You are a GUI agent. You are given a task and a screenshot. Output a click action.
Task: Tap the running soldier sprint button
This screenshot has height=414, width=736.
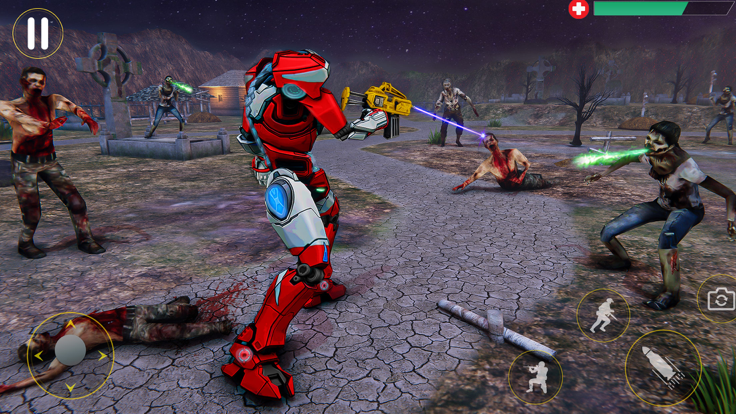603,316
